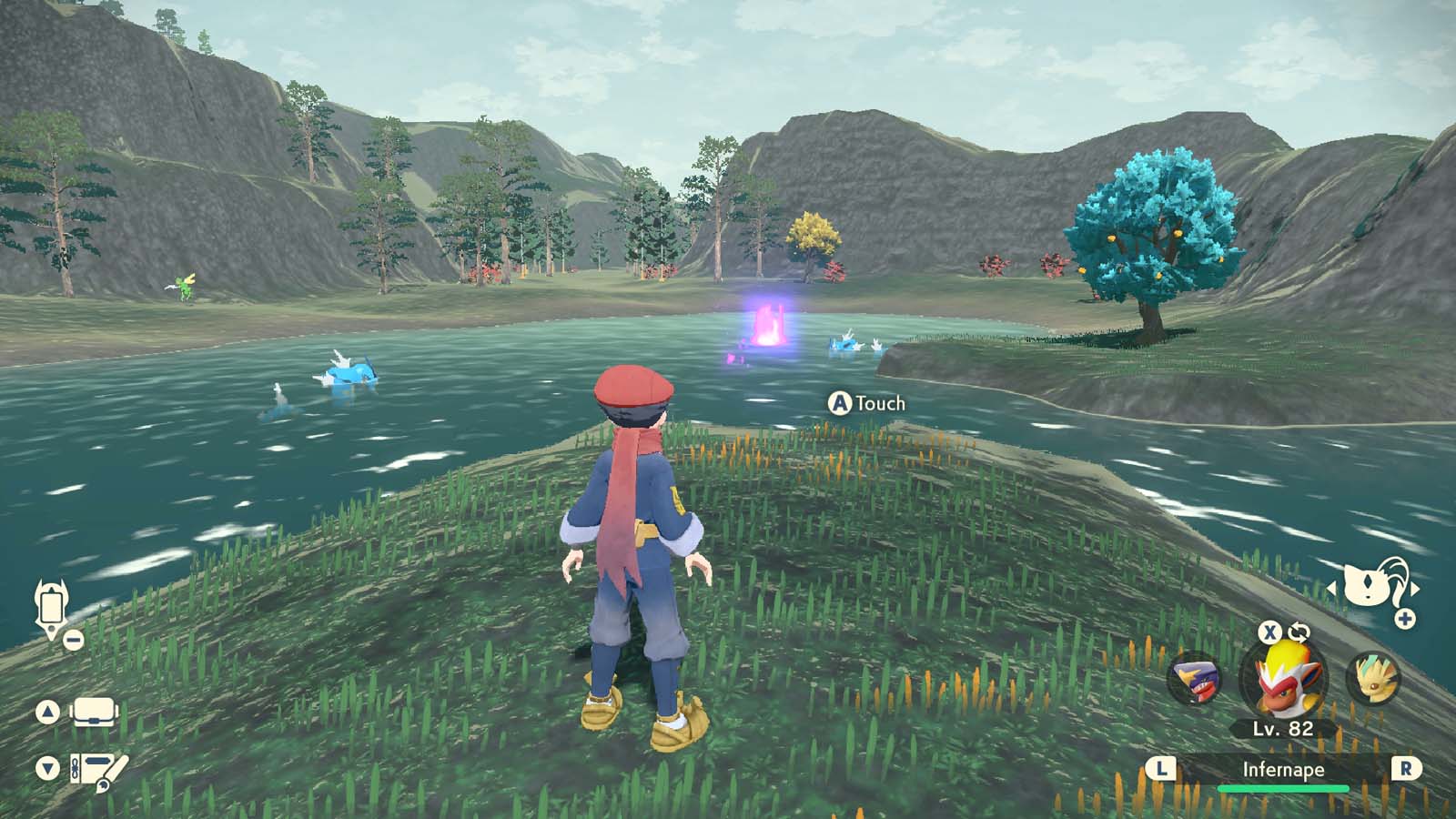Open the Arc Phone map

coord(50,605)
